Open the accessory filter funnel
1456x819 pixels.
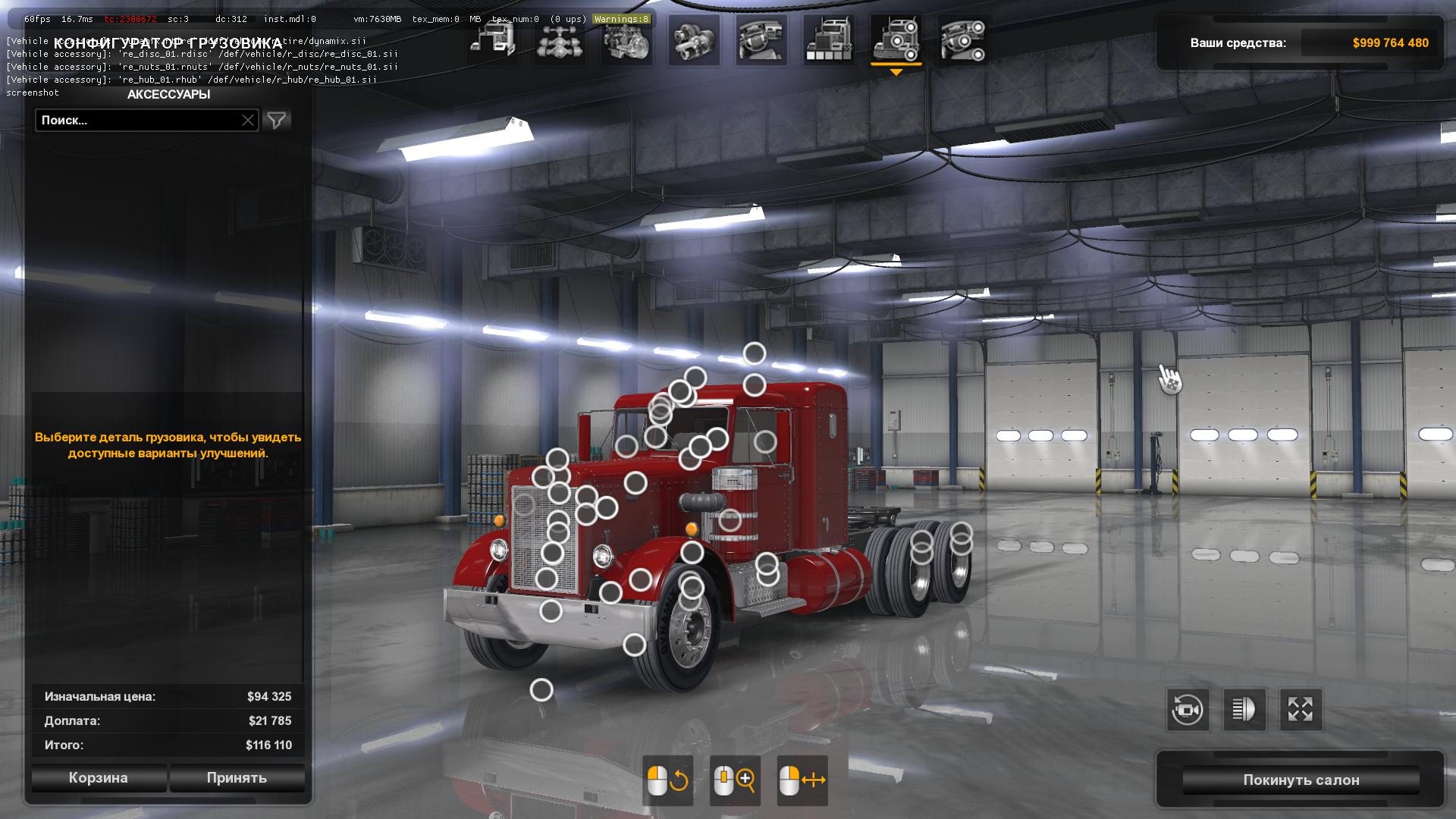[x=277, y=121]
